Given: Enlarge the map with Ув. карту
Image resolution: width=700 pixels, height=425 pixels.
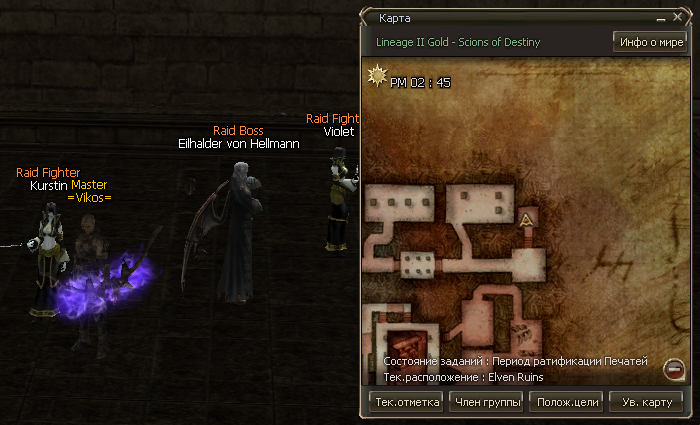Looking at the screenshot, I should 646,402.
